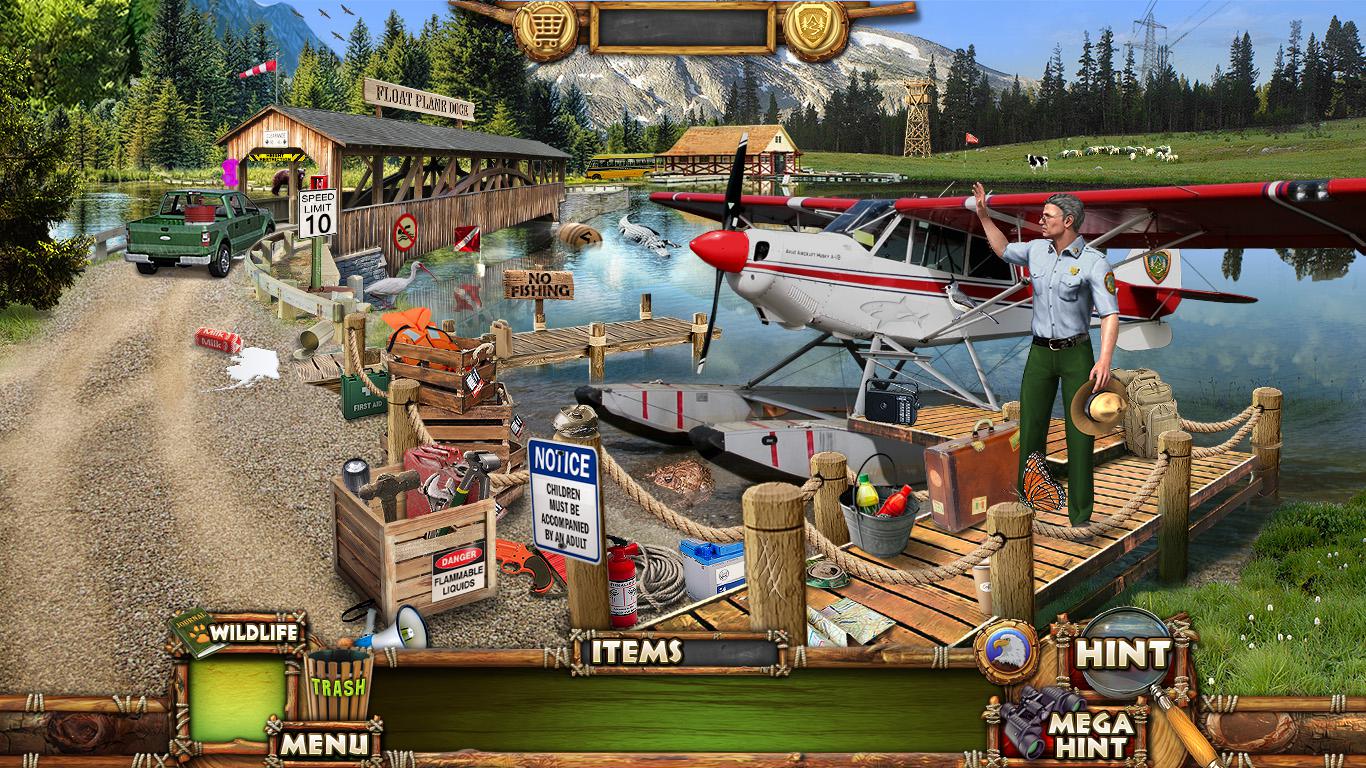Open the shopping cart store button
1366x768 pixels.
coord(545,29)
